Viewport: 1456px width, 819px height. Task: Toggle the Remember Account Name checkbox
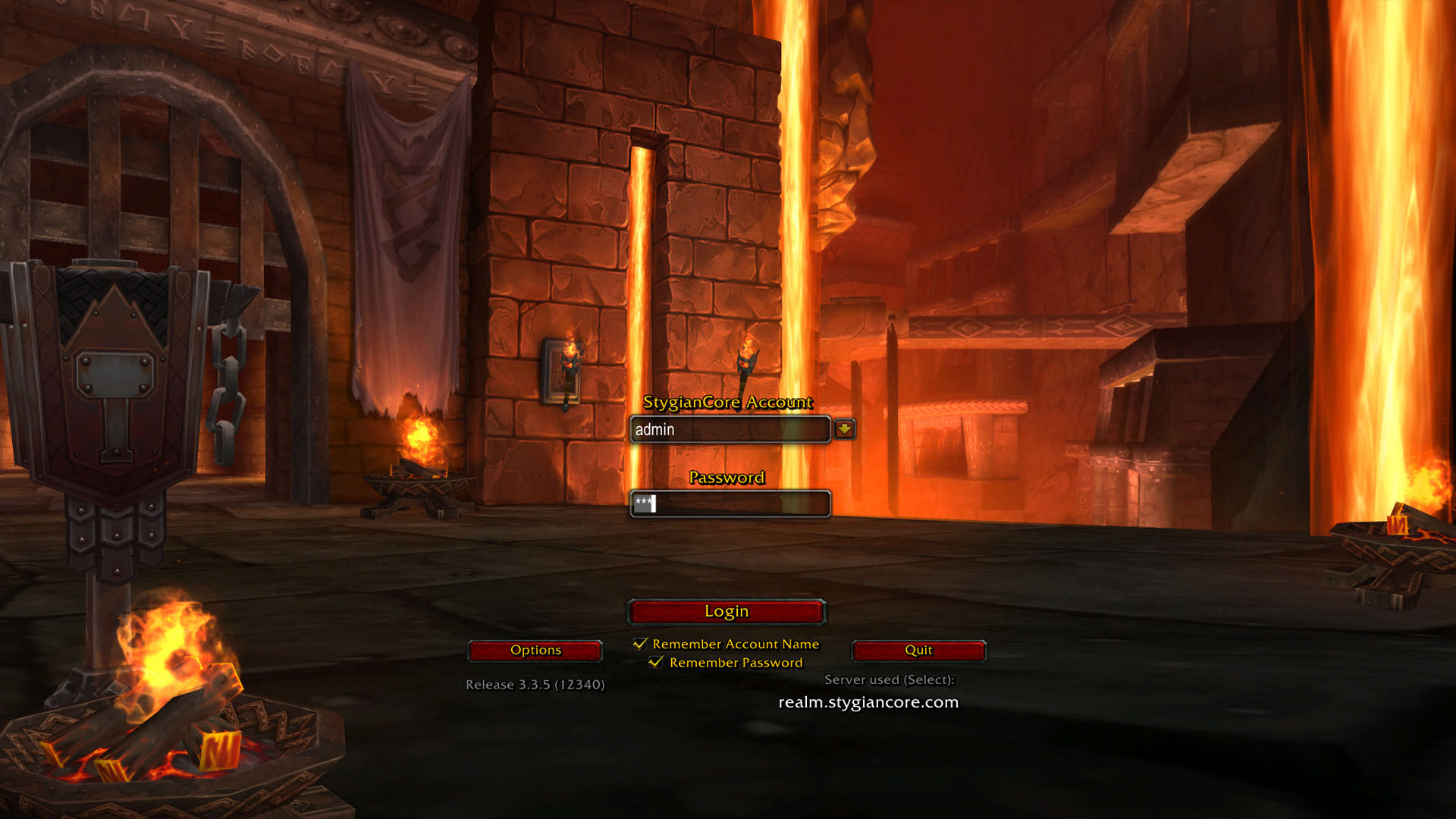point(641,644)
